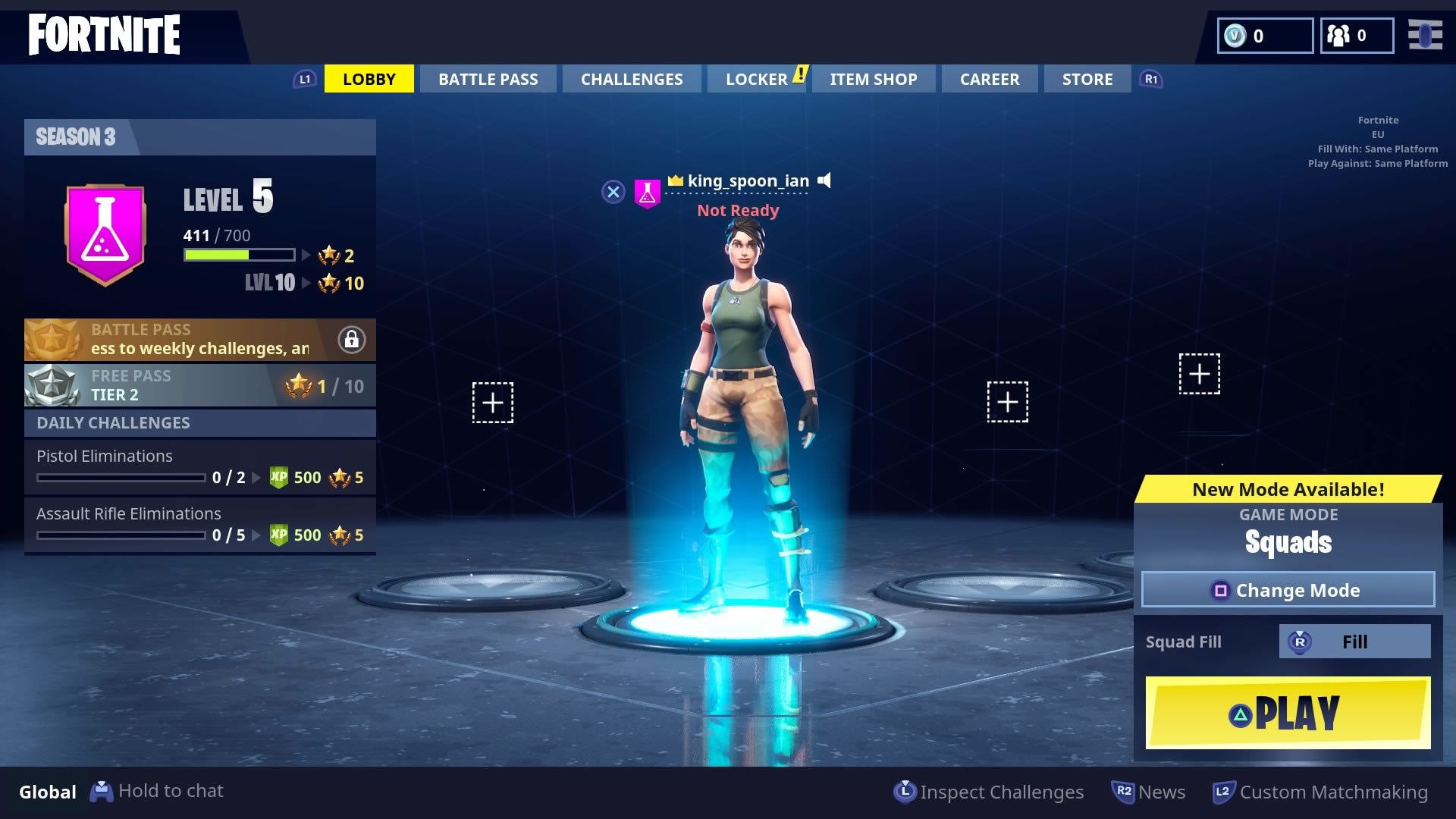Viewport: 1456px width, 819px height.
Task: Click the Level 5 XP progress bar
Action: 237,255
